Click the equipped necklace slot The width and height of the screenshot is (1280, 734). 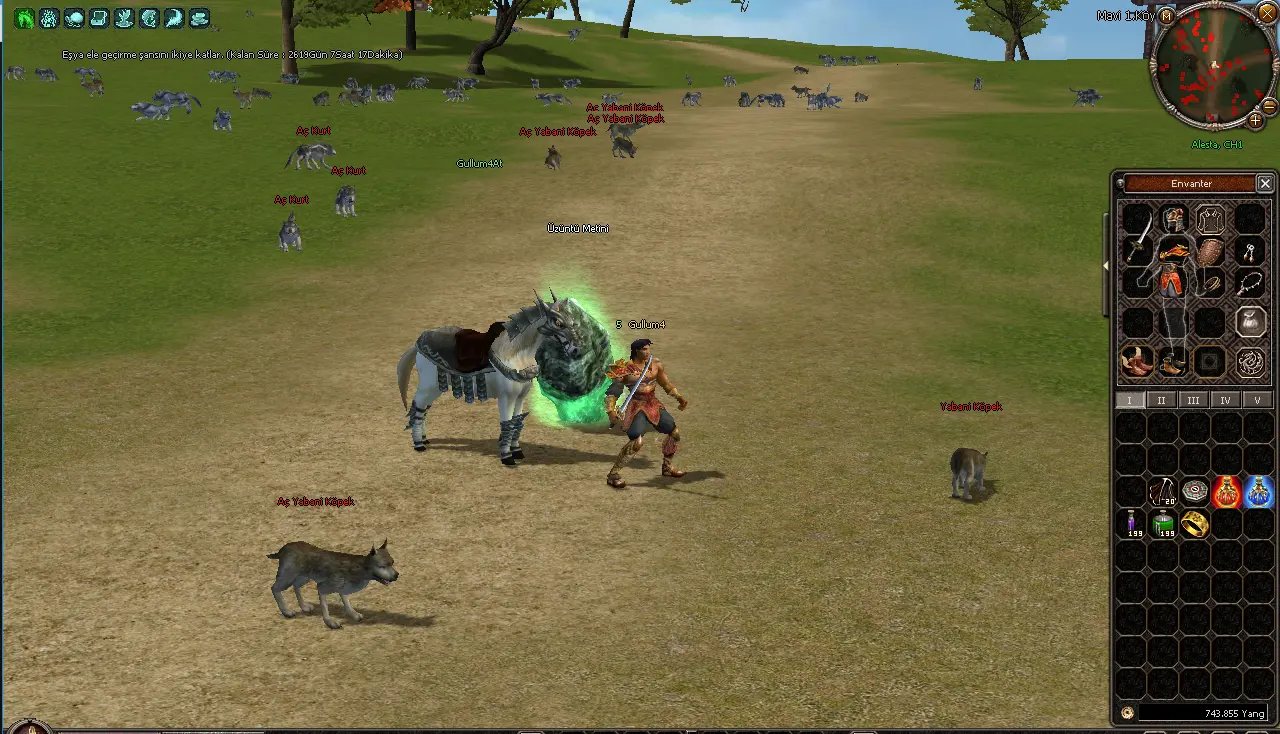[1248, 285]
